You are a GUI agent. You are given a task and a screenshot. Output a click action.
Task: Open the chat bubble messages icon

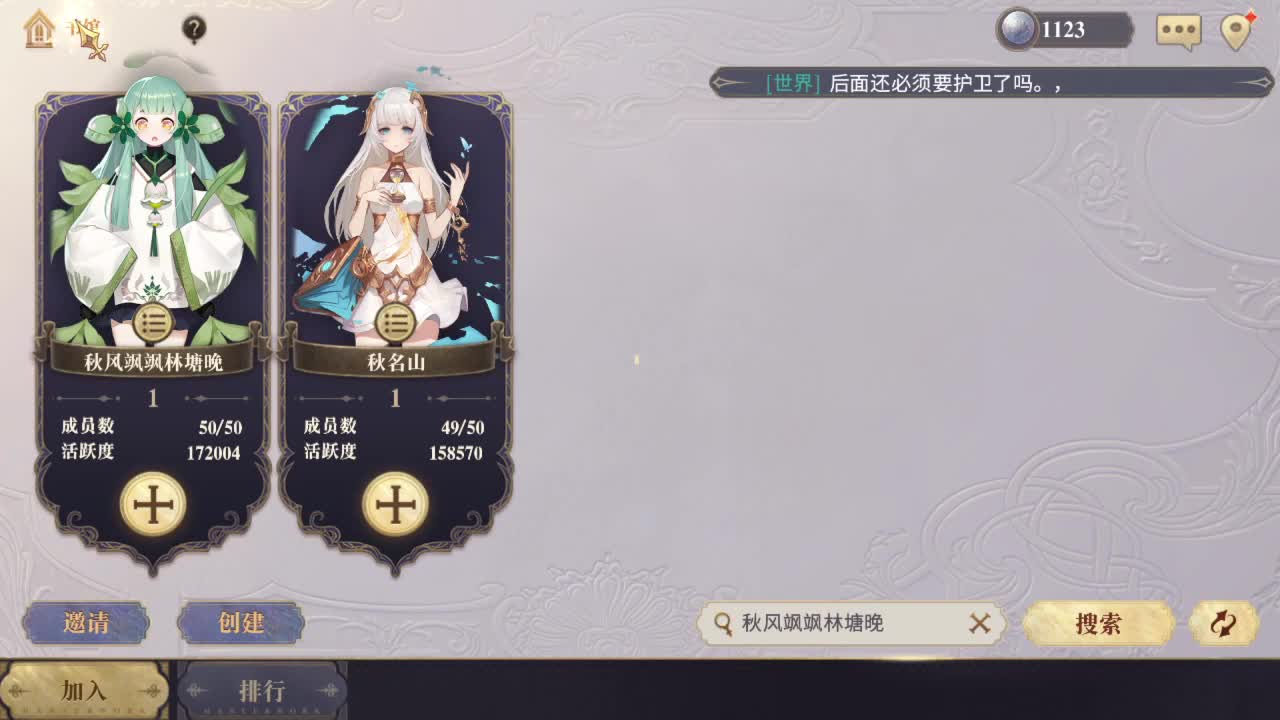(1178, 31)
